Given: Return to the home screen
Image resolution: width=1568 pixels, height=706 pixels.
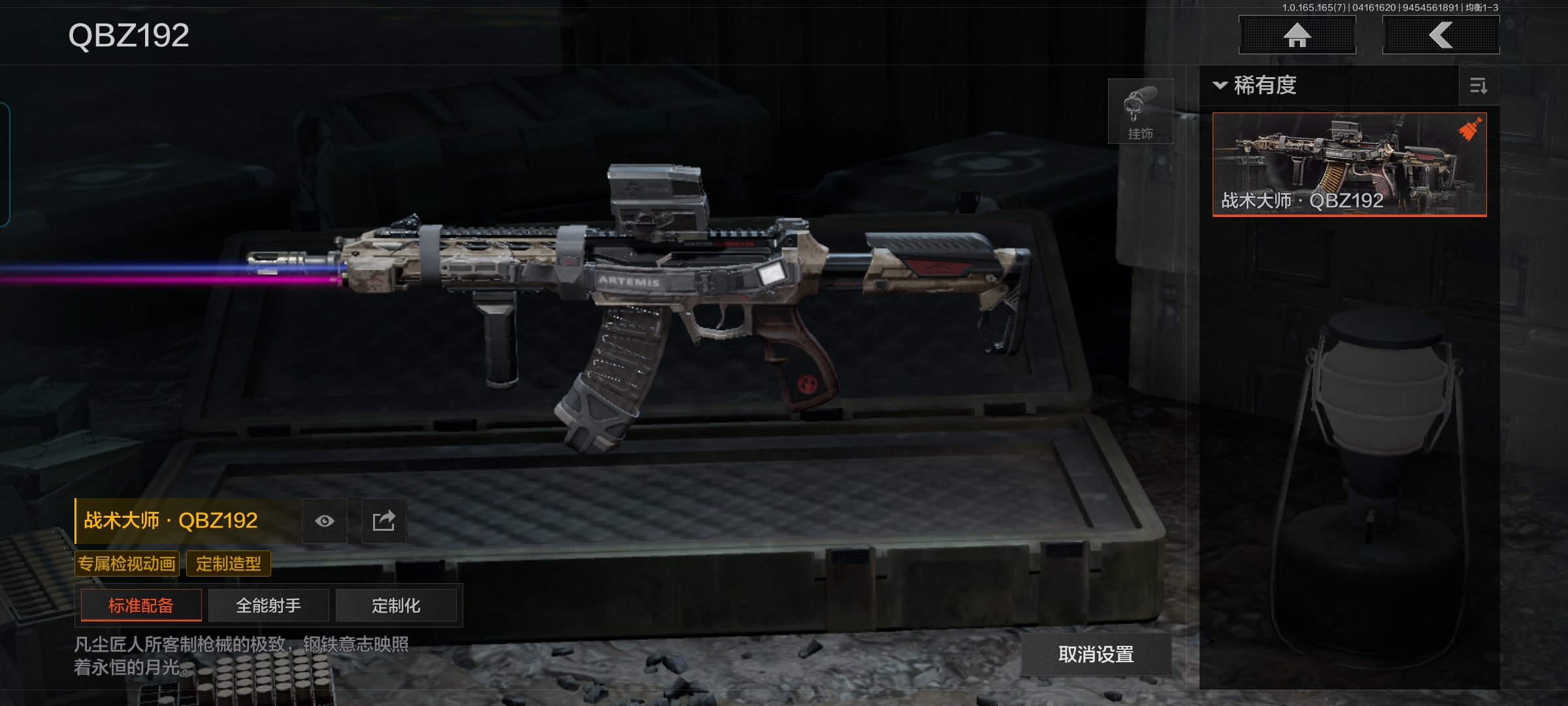Looking at the screenshot, I should [x=1297, y=35].
